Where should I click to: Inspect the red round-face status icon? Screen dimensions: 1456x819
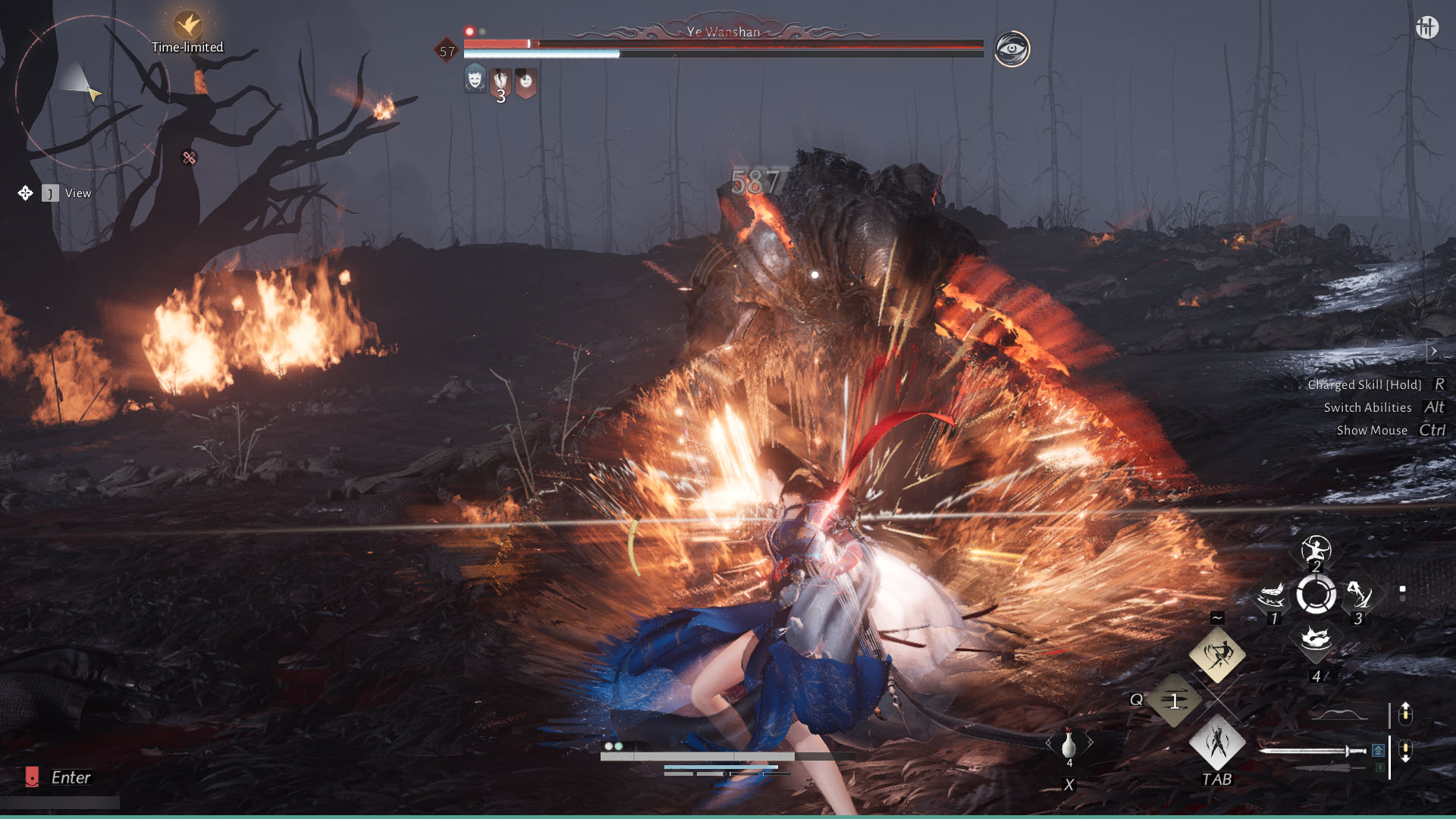coord(526,81)
